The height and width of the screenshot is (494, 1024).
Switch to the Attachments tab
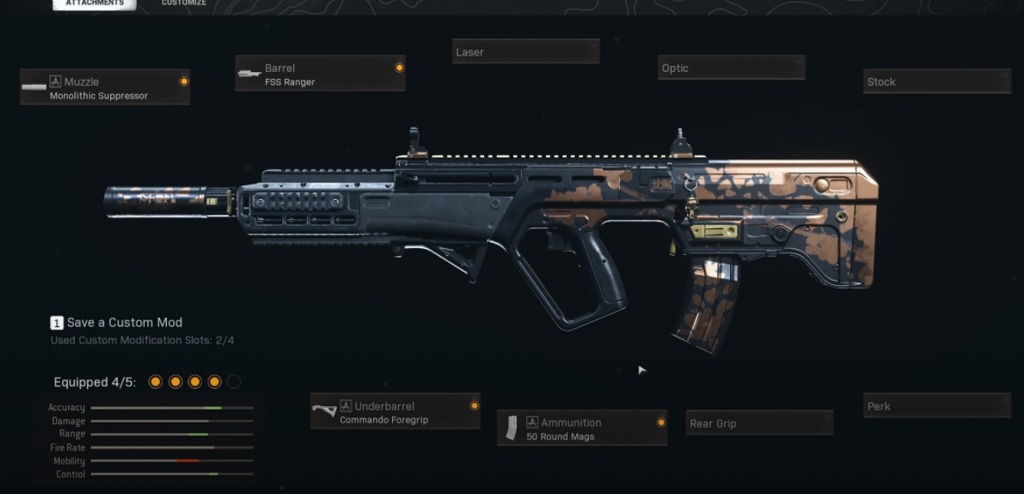[x=94, y=4]
